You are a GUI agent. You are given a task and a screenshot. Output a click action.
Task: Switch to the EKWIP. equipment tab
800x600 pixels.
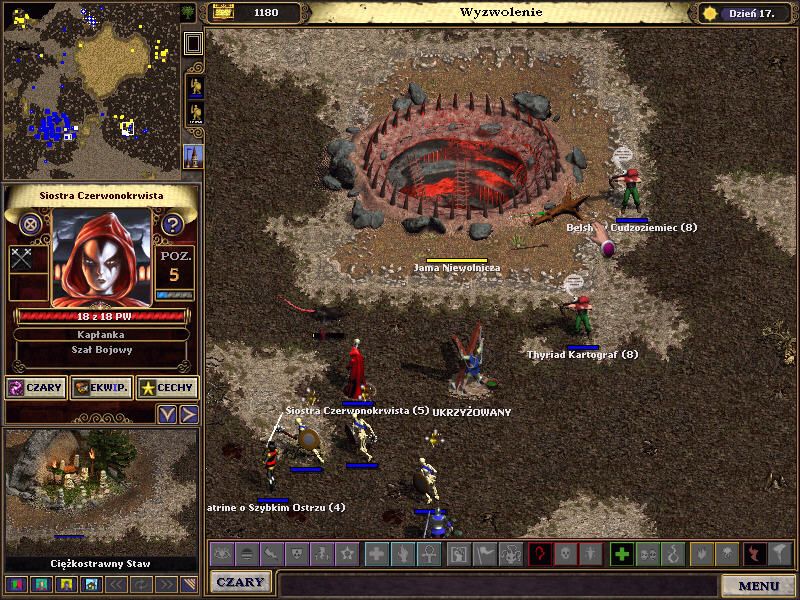(x=101, y=387)
